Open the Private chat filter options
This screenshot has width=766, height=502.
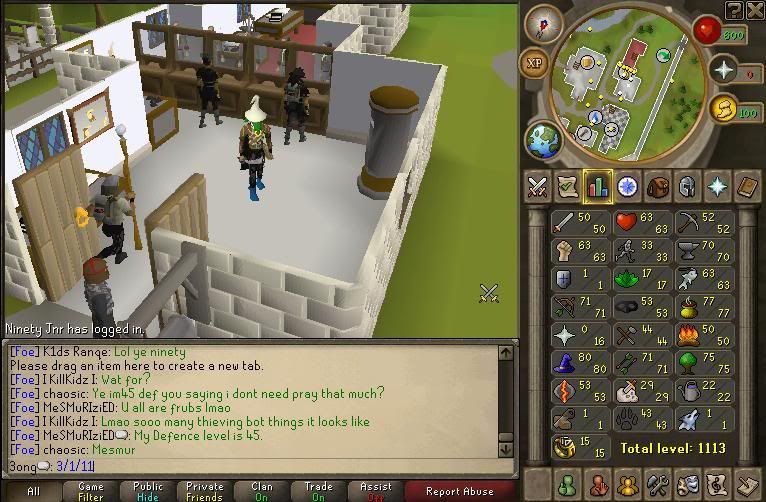[204, 490]
